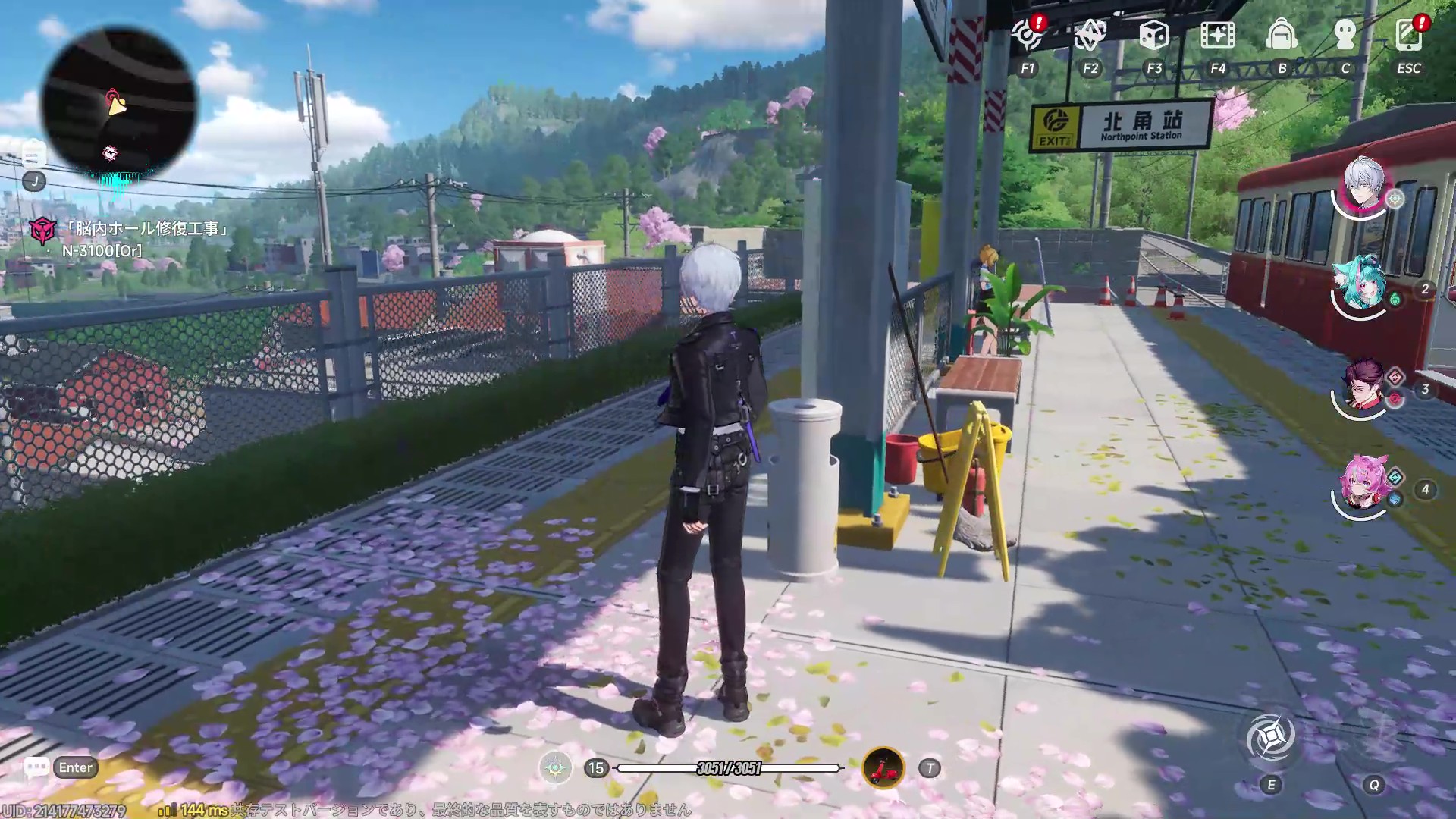Open the film strip sparkle icon
1456x819 pixels.
click(x=1217, y=35)
